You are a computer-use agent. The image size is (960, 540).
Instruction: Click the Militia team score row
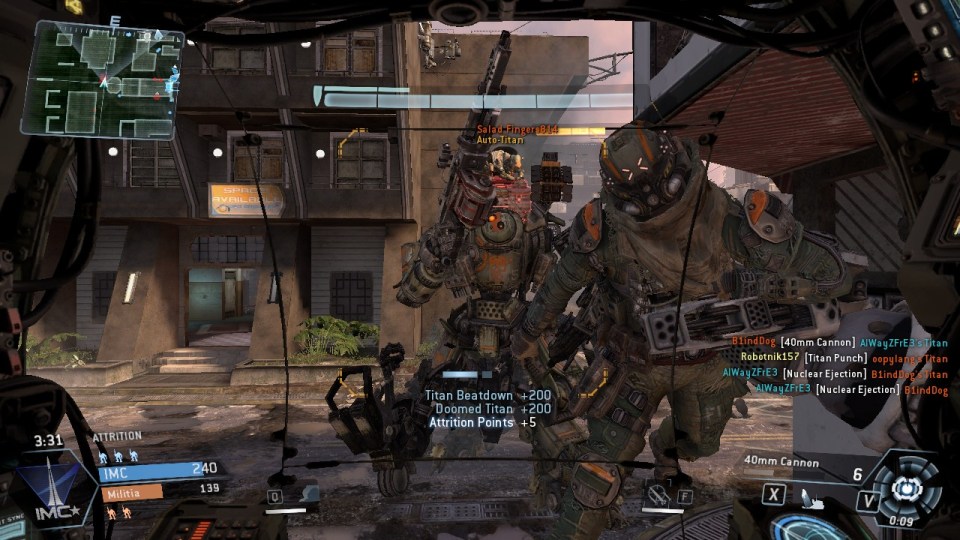click(158, 491)
